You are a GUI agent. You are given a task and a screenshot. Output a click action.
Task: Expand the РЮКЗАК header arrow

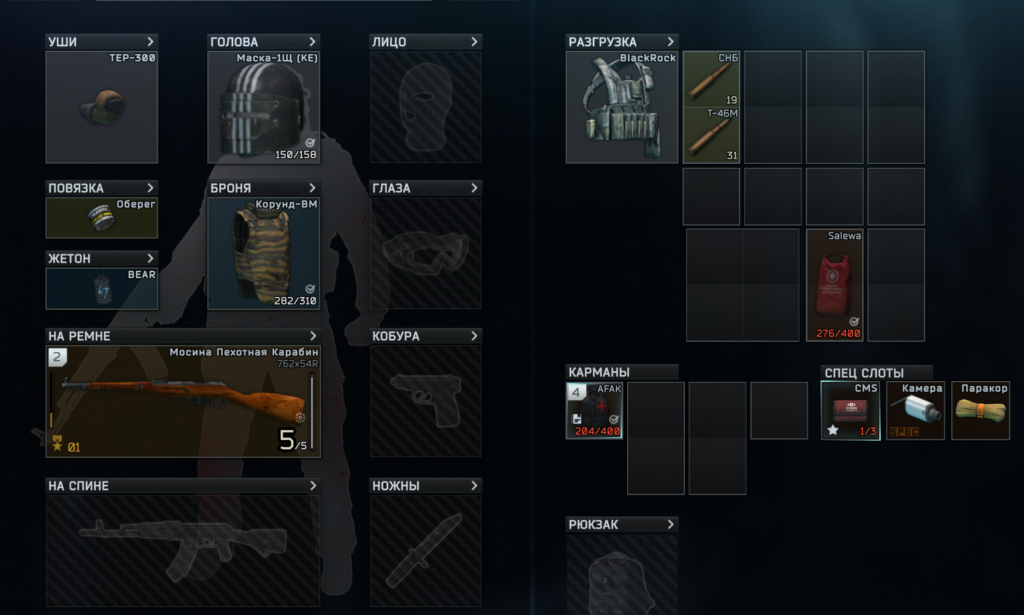tap(670, 524)
